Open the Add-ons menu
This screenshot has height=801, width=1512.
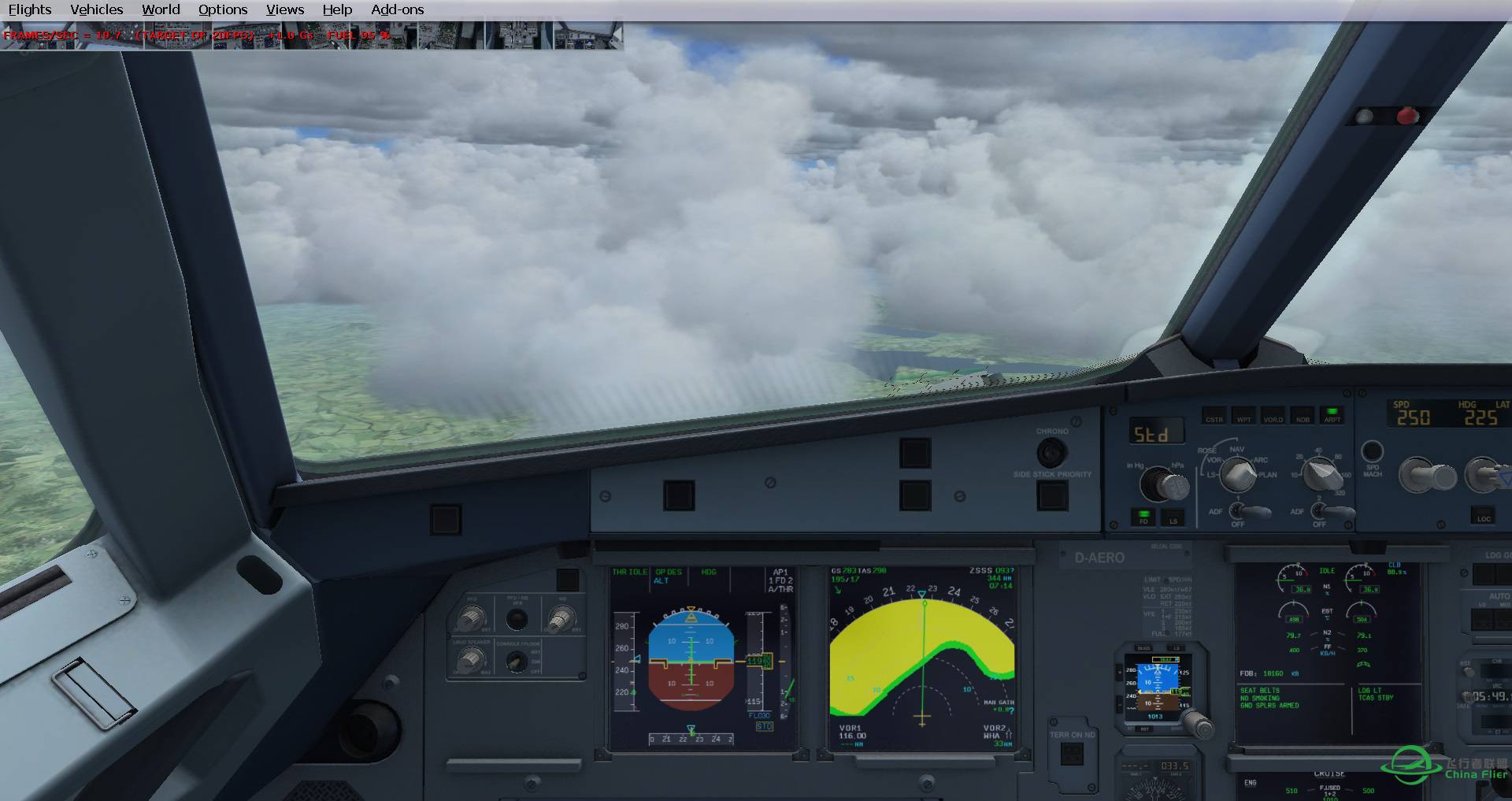coord(398,9)
